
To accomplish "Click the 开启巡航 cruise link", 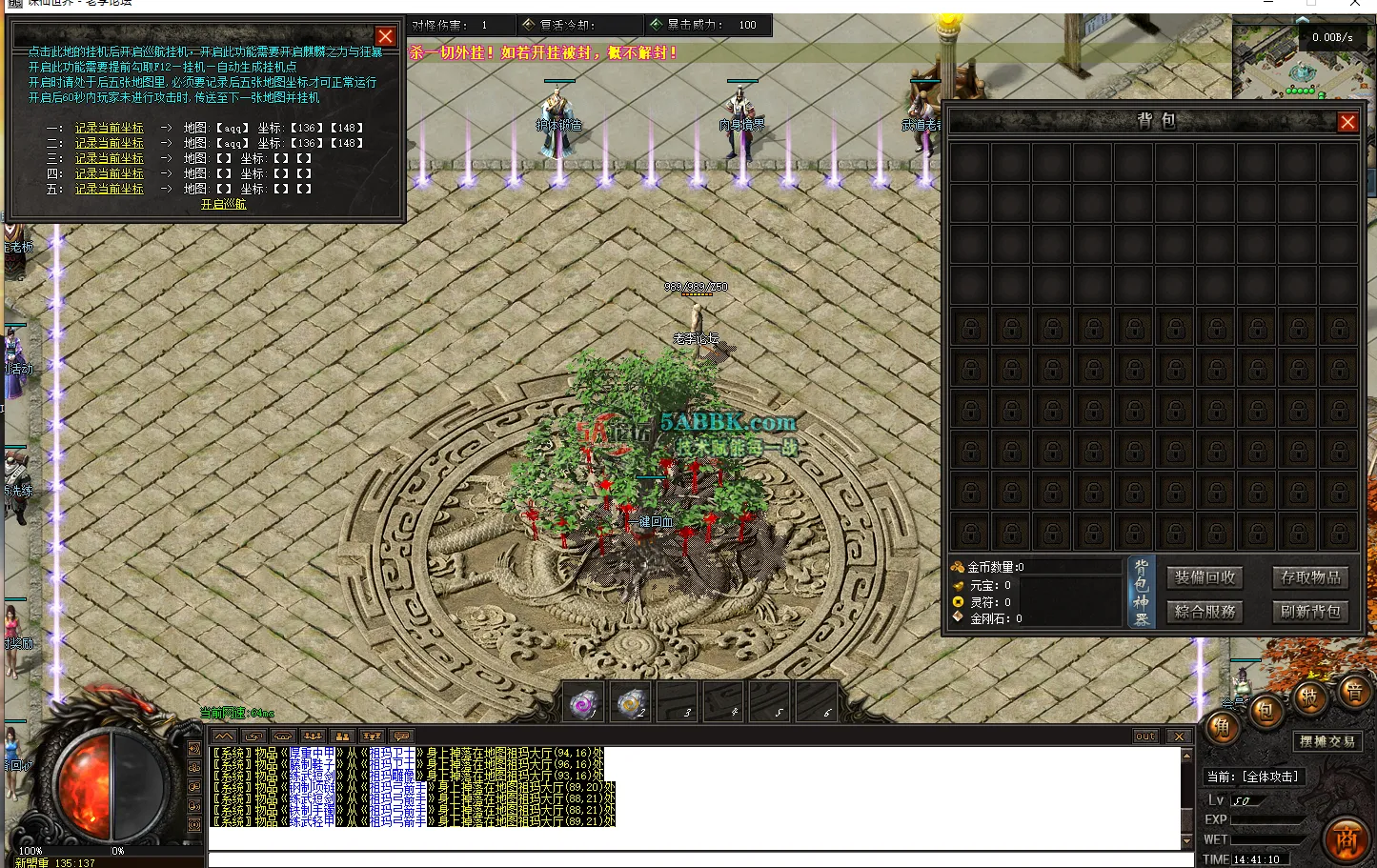I will (222, 203).
